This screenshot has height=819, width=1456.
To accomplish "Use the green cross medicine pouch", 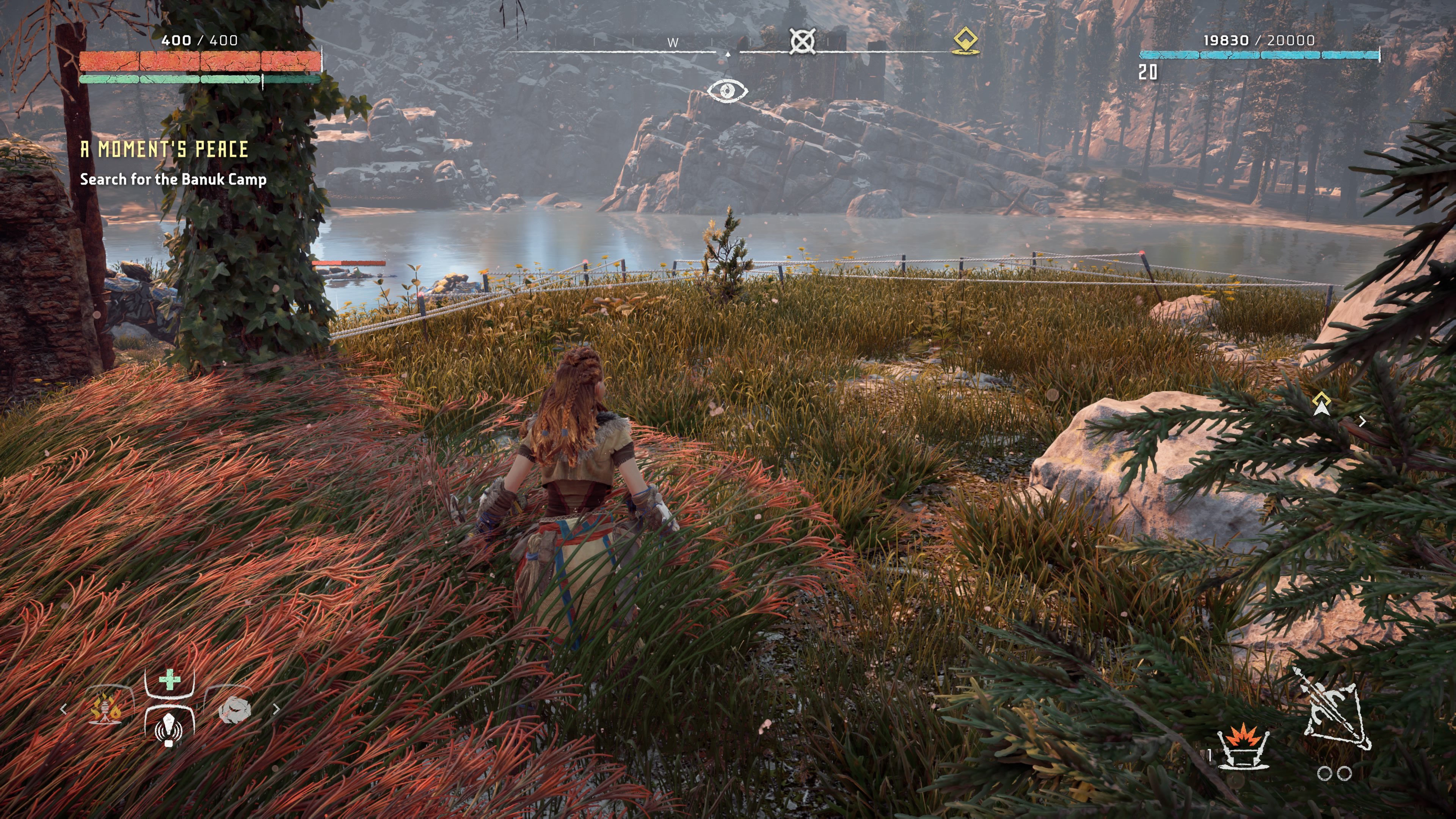I will click(x=169, y=680).
